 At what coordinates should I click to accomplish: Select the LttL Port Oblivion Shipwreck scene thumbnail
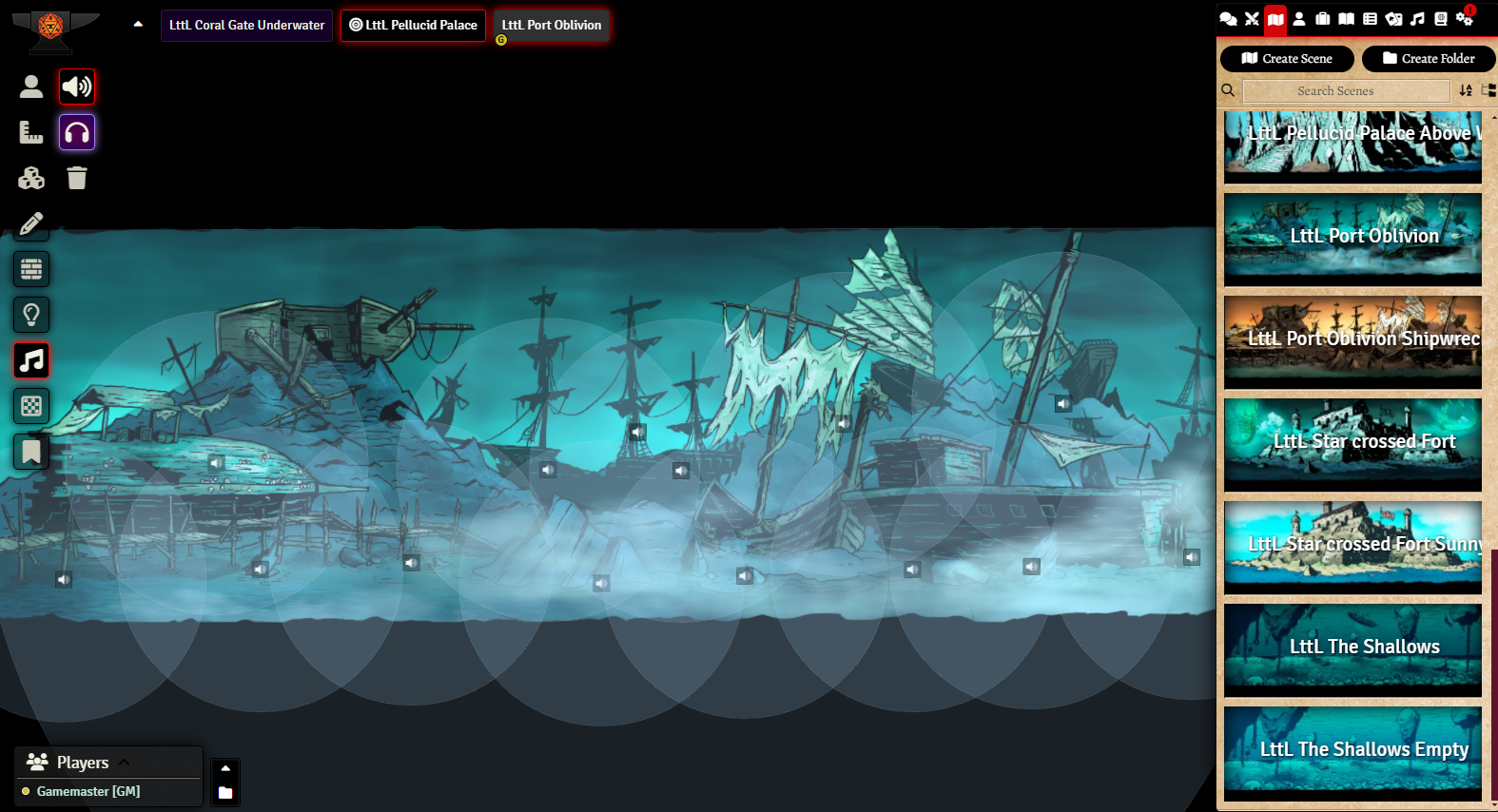tap(1352, 341)
